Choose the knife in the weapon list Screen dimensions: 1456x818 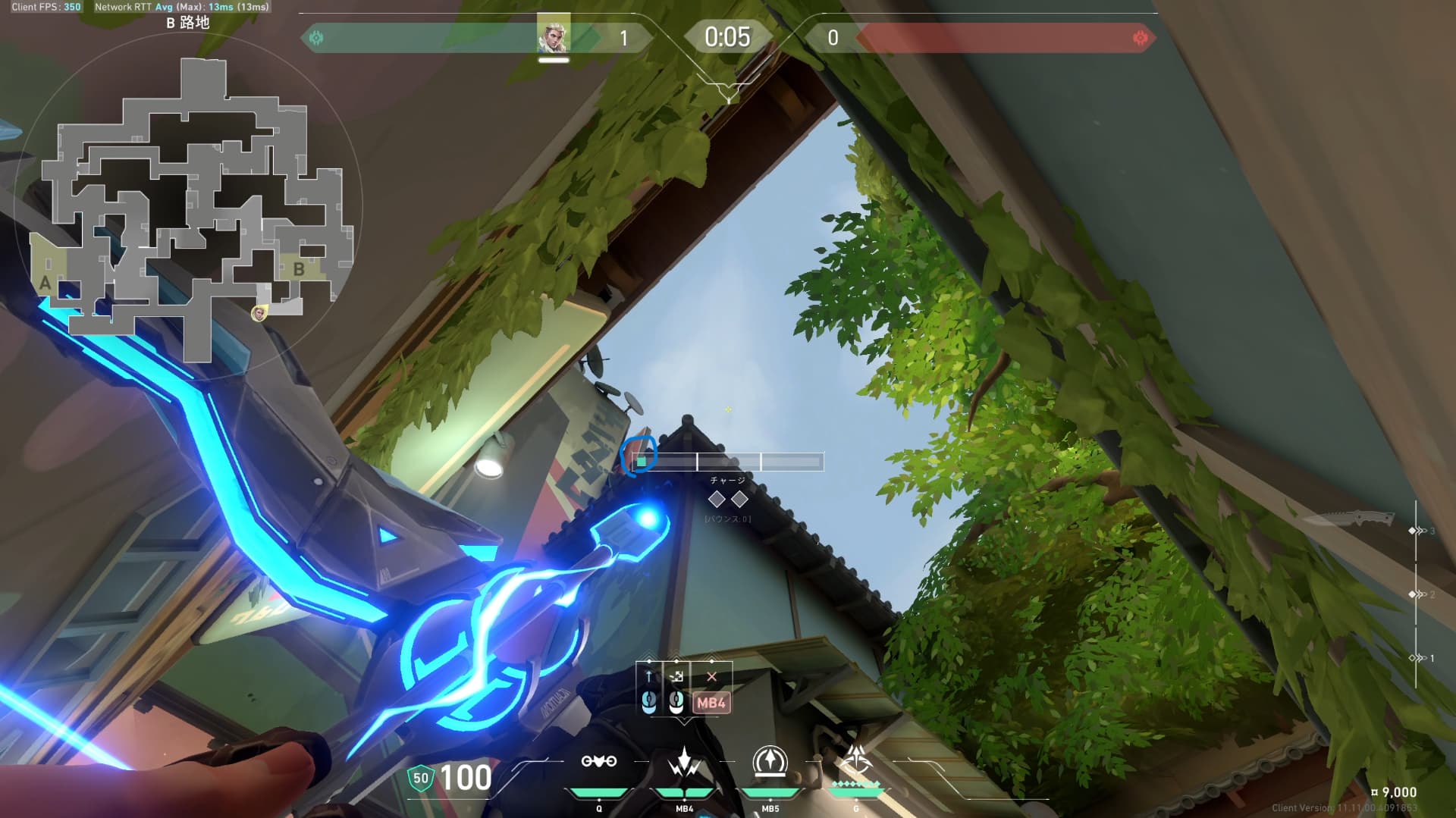[x=1347, y=519]
